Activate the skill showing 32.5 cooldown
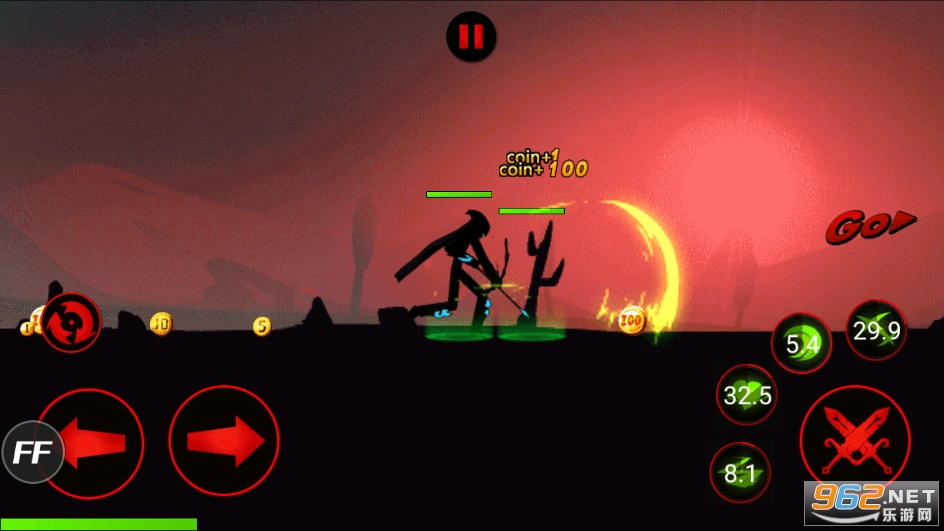Image resolution: width=944 pixels, height=531 pixels. [747, 395]
